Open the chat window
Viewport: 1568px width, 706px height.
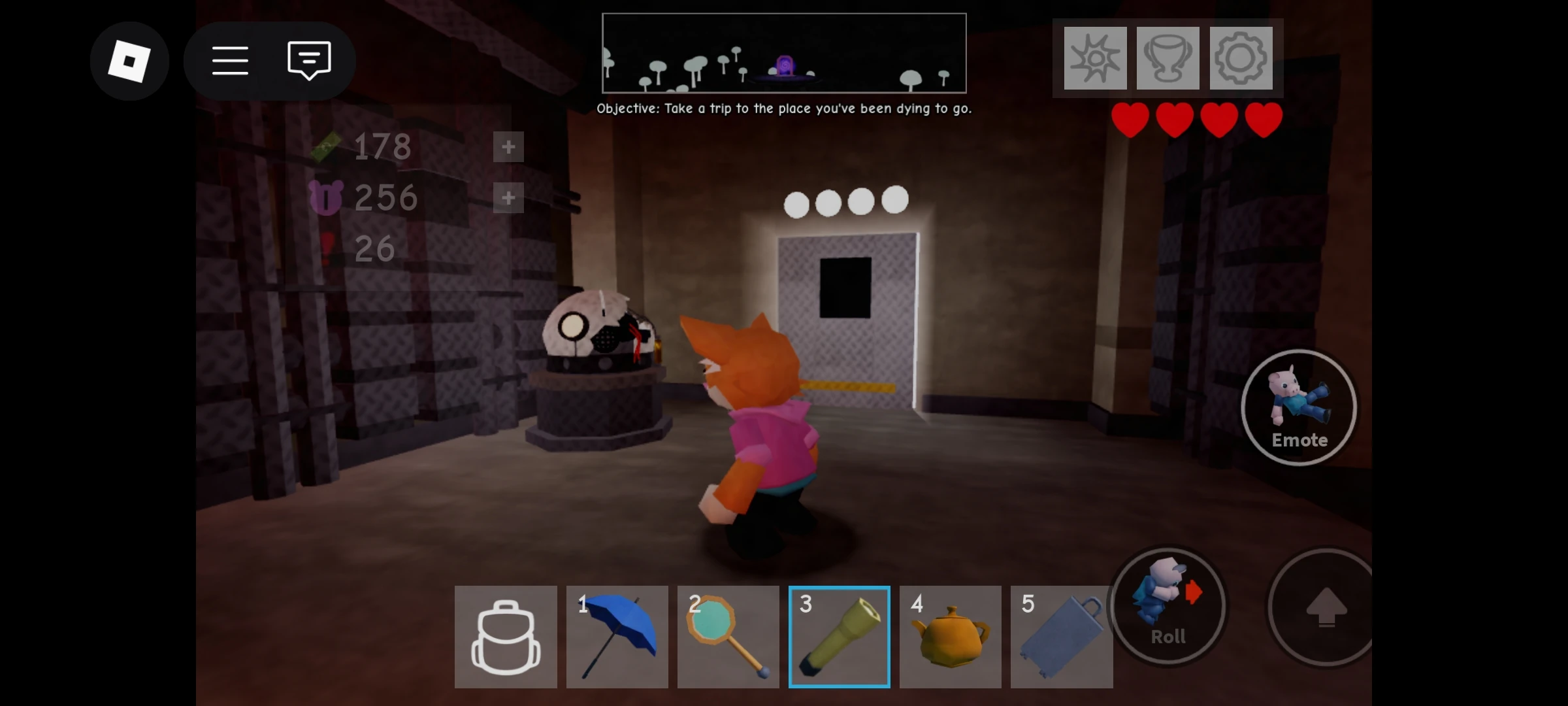pyautogui.click(x=307, y=61)
